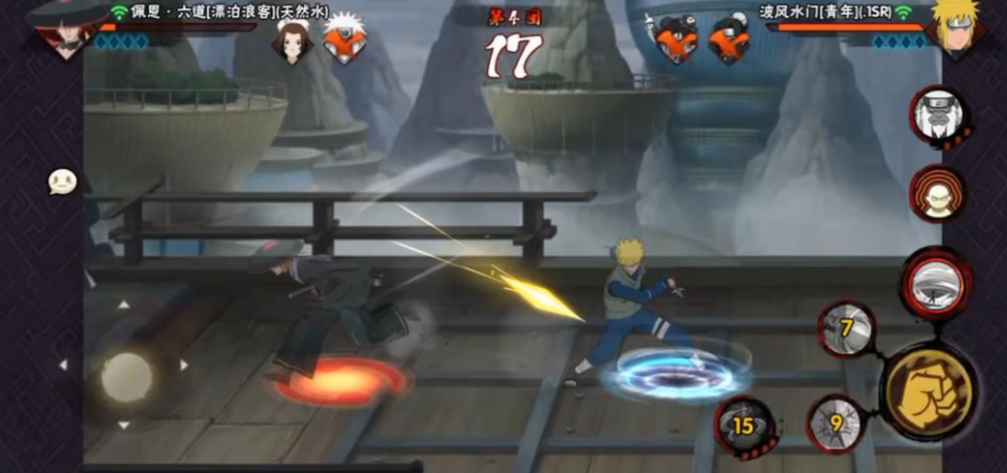The image size is (1007, 473).
Task: Trigger the ultimate skill showing 15
Action: click(x=743, y=424)
